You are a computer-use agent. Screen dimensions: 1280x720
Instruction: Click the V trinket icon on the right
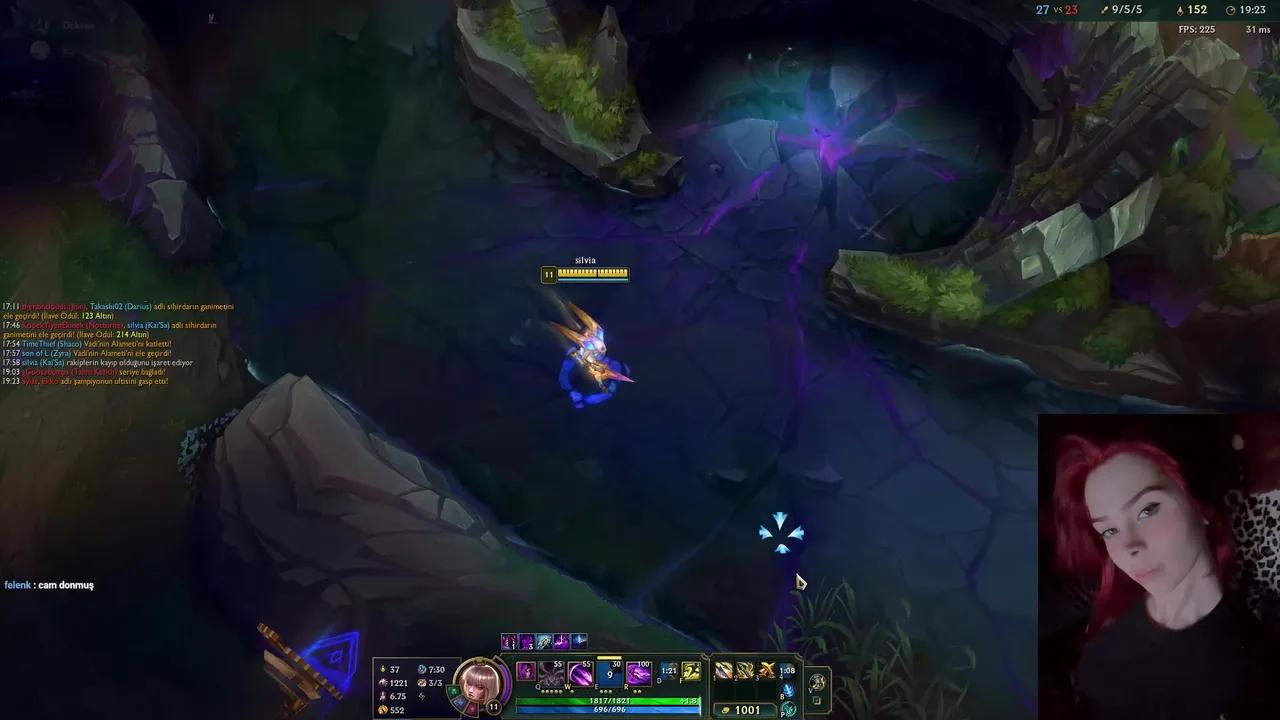coord(818,682)
